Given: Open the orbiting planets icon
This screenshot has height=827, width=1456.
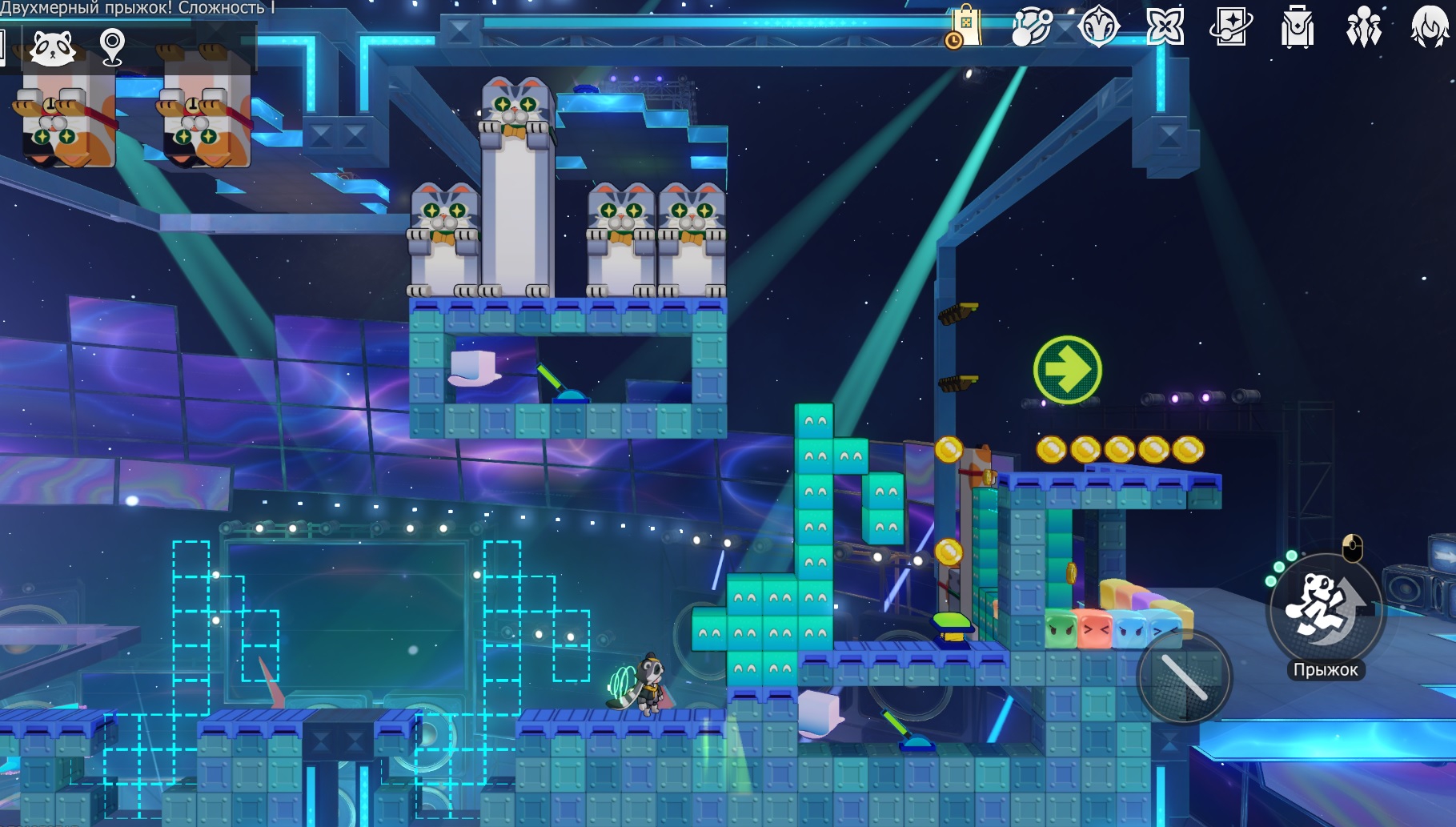Looking at the screenshot, I should (x=1031, y=28).
